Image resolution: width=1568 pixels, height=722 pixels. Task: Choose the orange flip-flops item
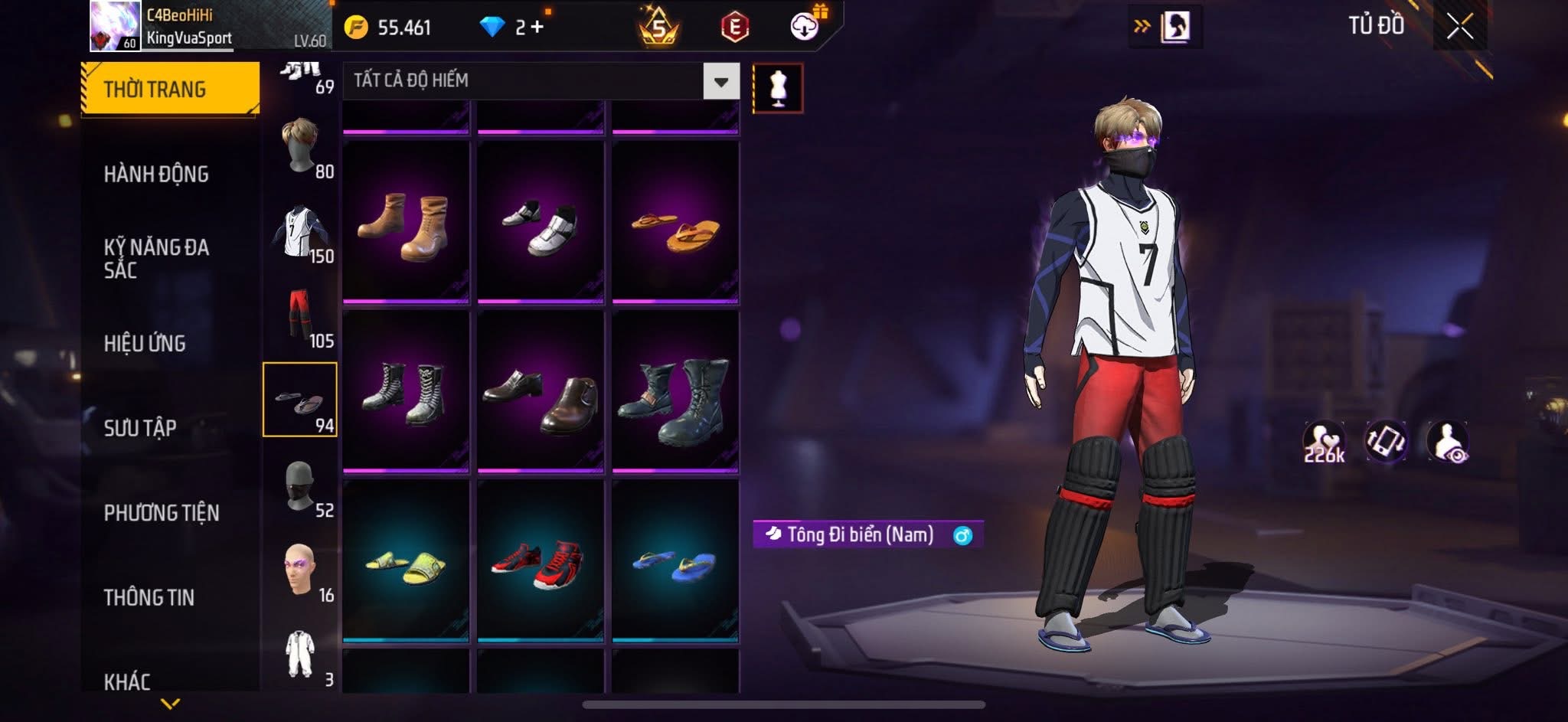coord(675,224)
